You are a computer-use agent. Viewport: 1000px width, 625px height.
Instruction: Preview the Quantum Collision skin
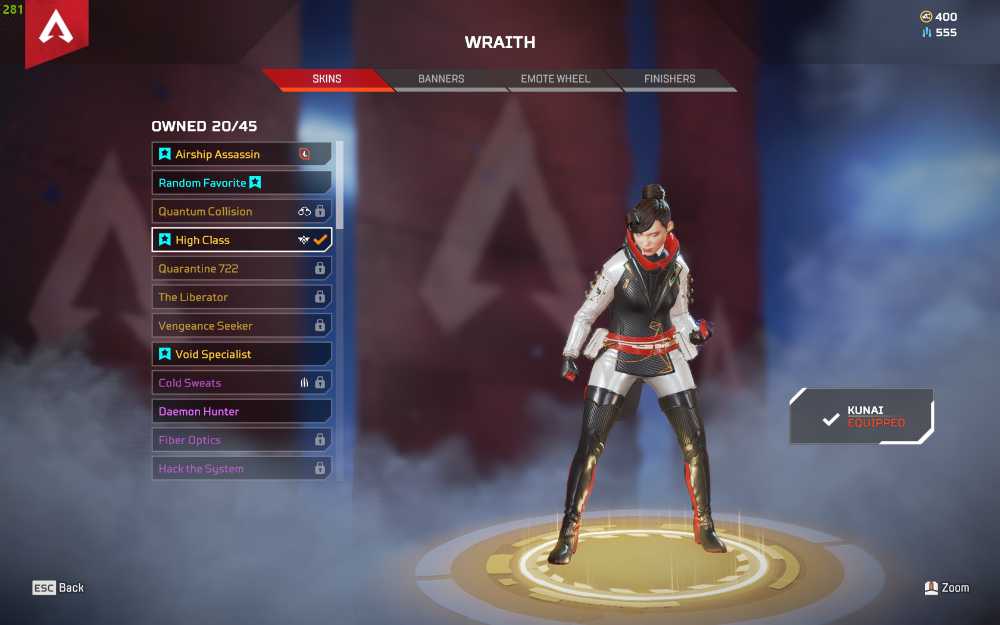click(x=241, y=211)
